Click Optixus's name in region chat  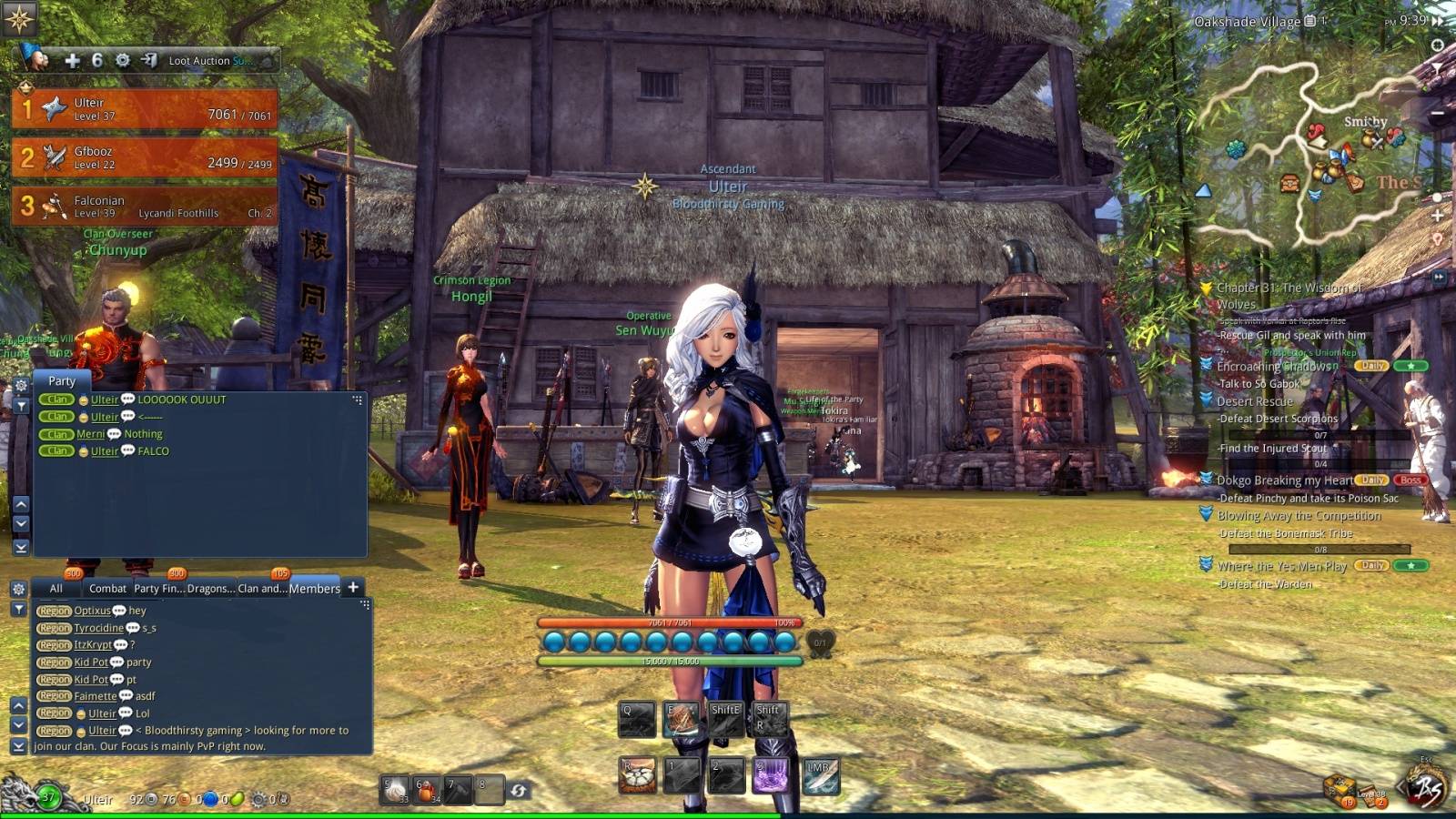(x=92, y=611)
